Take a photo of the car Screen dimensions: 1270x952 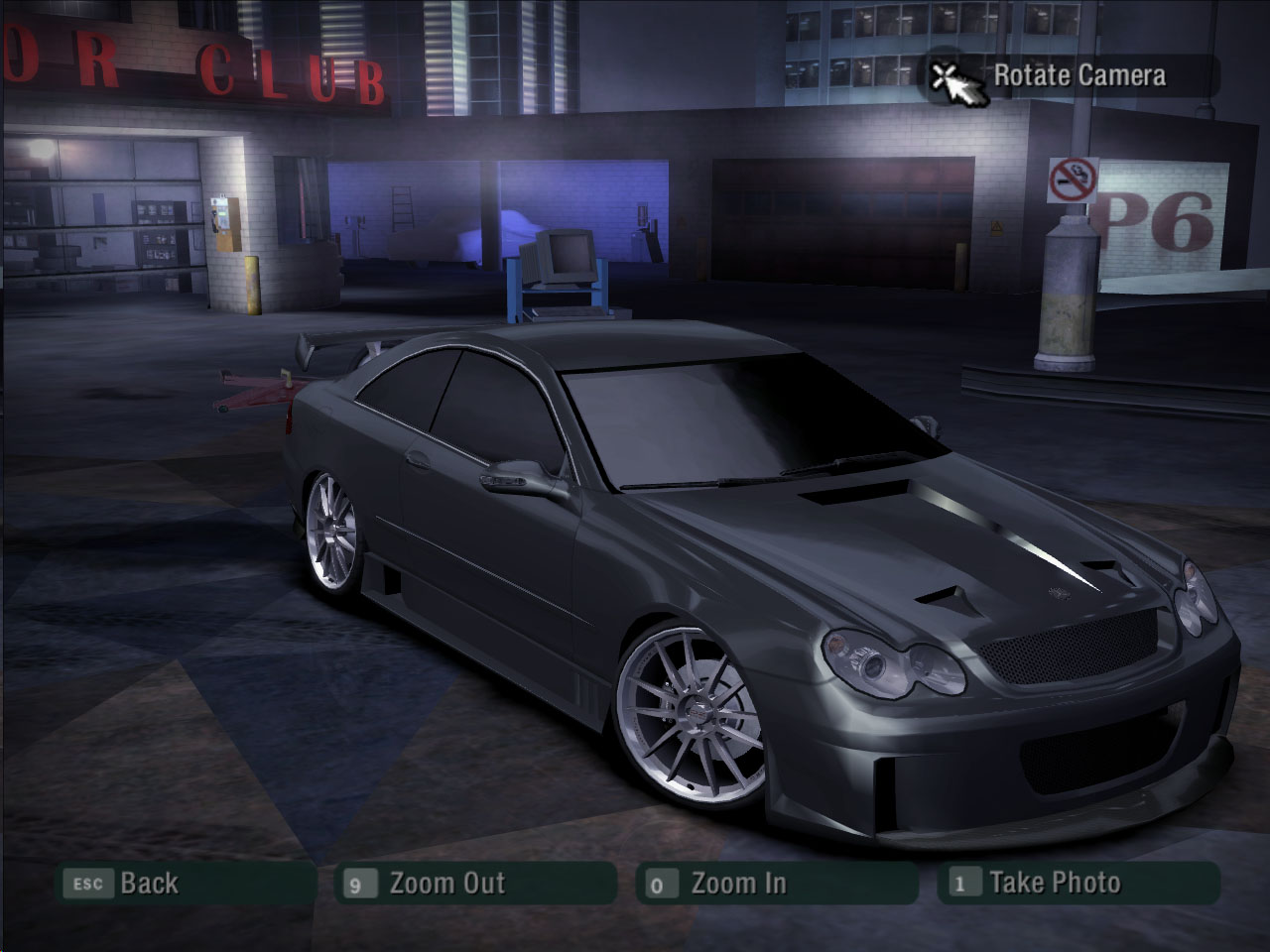pyautogui.click(x=1078, y=883)
